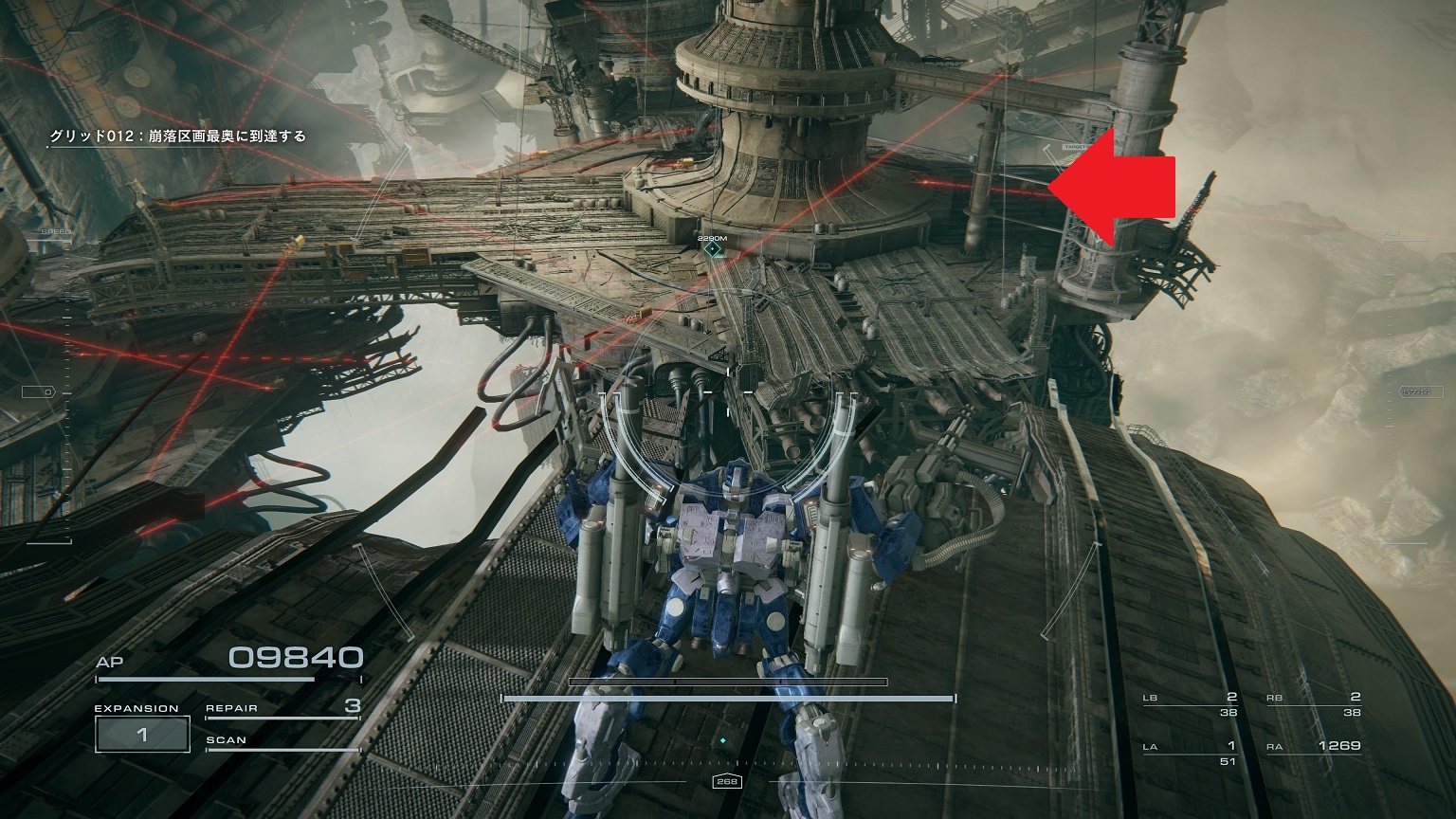Image resolution: width=1456 pixels, height=819 pixels.
Task: Select the 2290M waypoint diamond marker
Action: (711, 246)
